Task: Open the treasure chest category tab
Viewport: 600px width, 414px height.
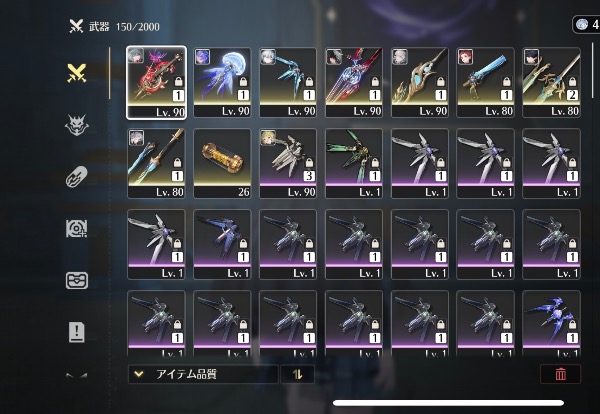Action: click(77, 280)
